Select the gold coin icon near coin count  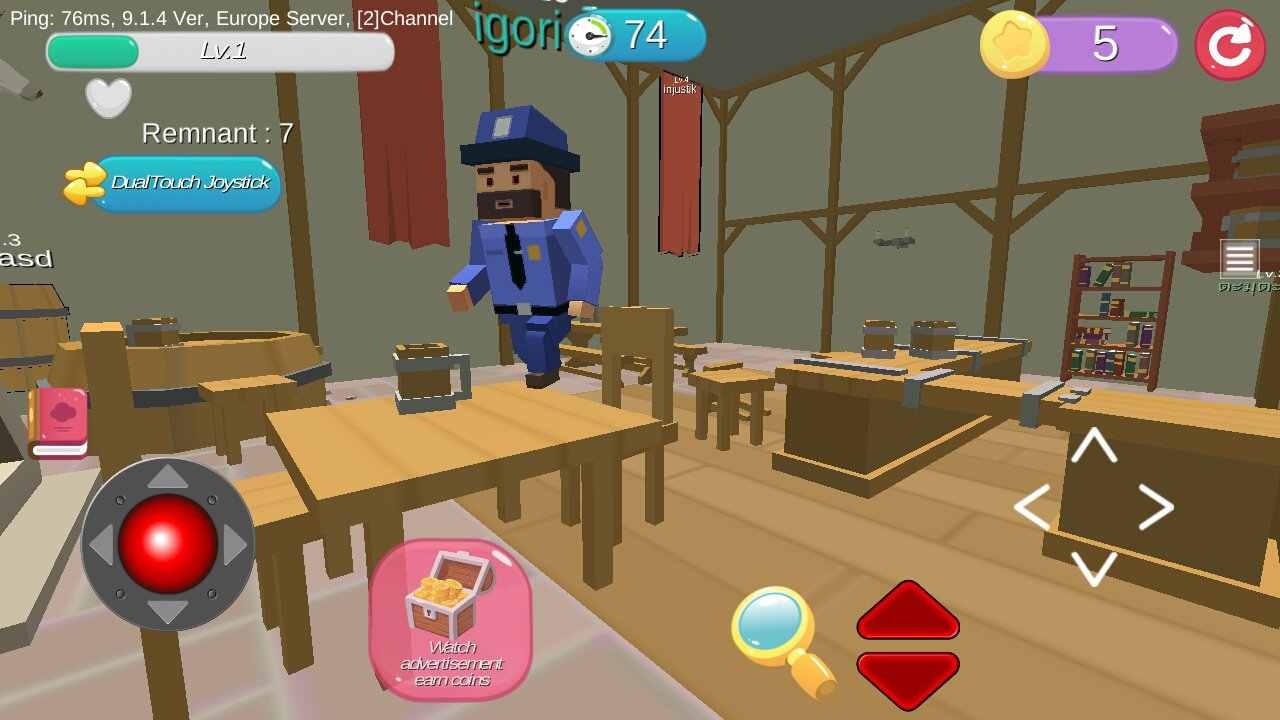[x=1015, y=44]
